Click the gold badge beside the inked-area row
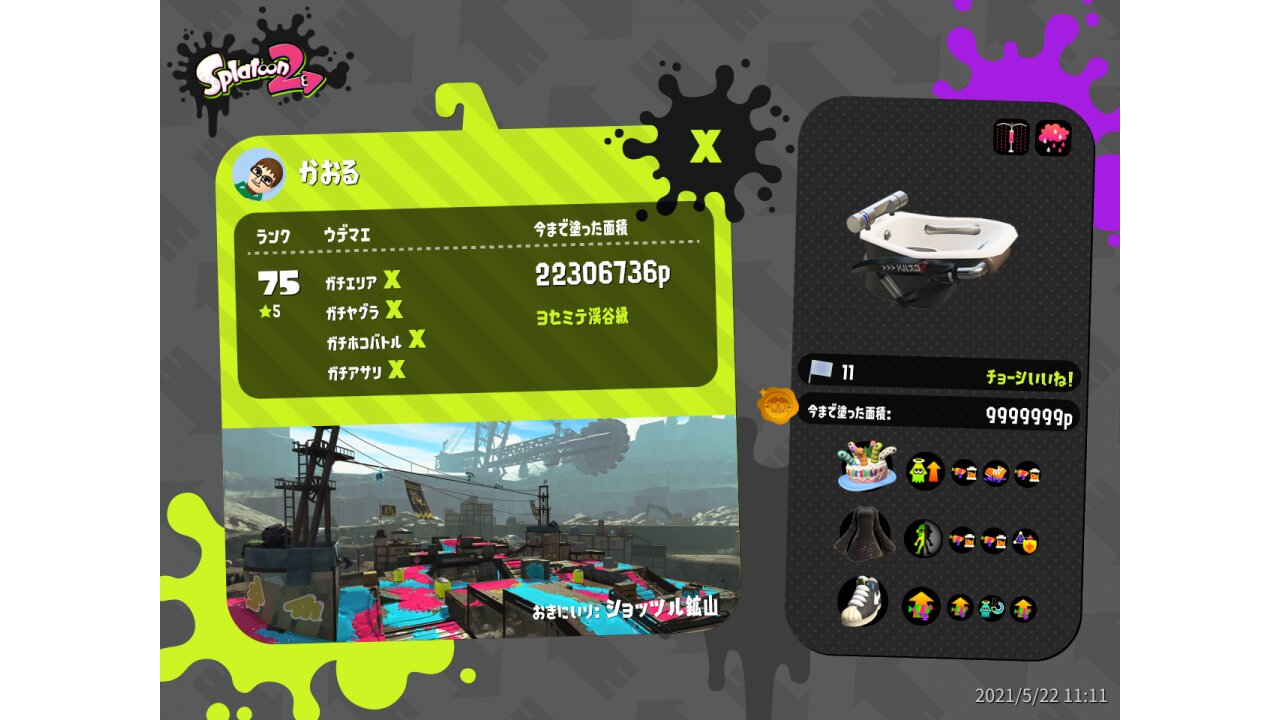Viewport: 1280px width, 720px height. 777,407
